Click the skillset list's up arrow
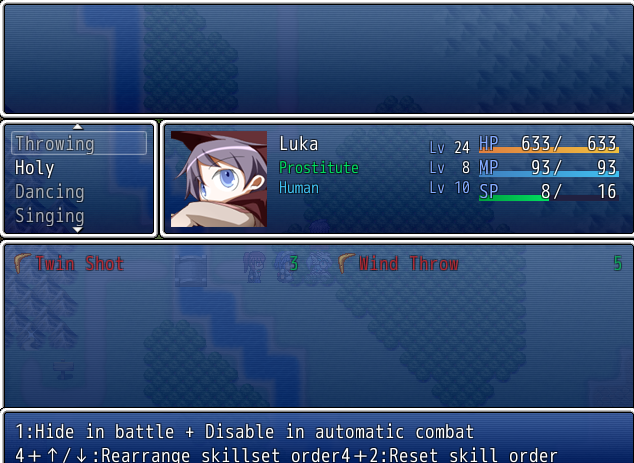This screenshot has height=463, width=634. pyautogui.click(x=78, y=127)
